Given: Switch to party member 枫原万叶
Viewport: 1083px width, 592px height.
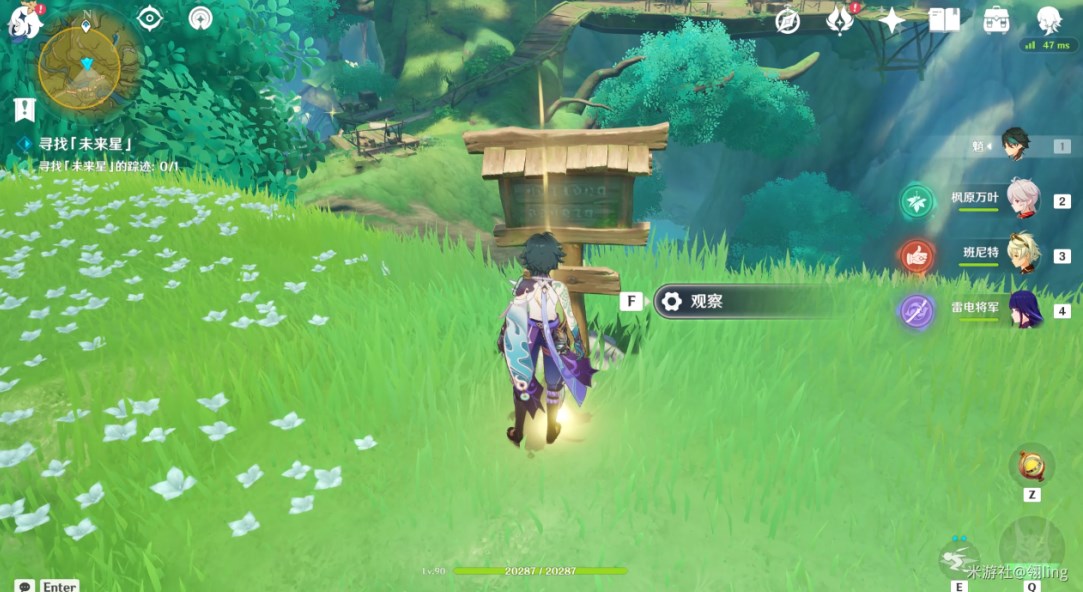Looking at the screenshot, I should tap(1022, 199).
